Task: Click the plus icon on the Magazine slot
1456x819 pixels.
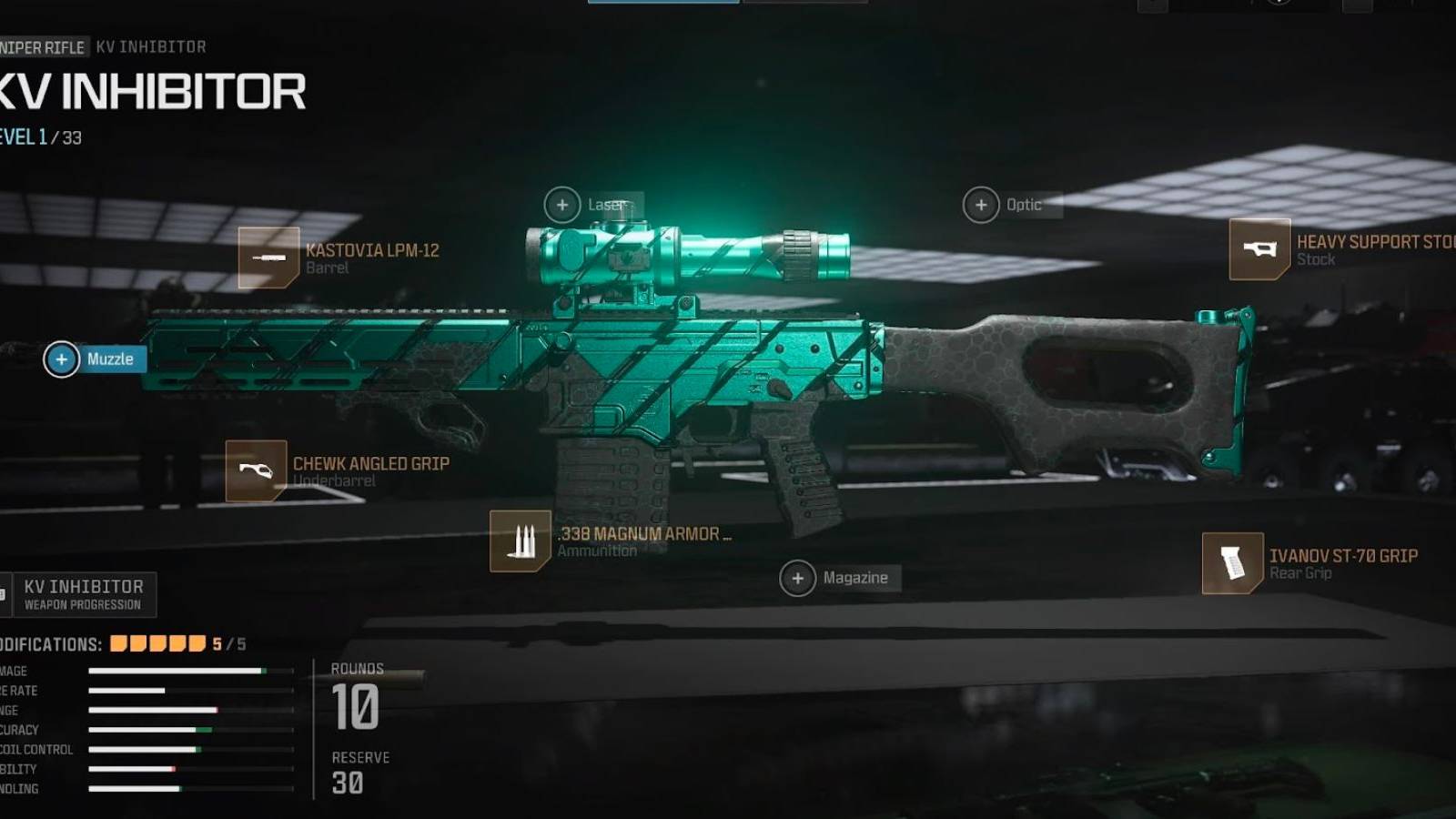Action: (x=798, y=577)
